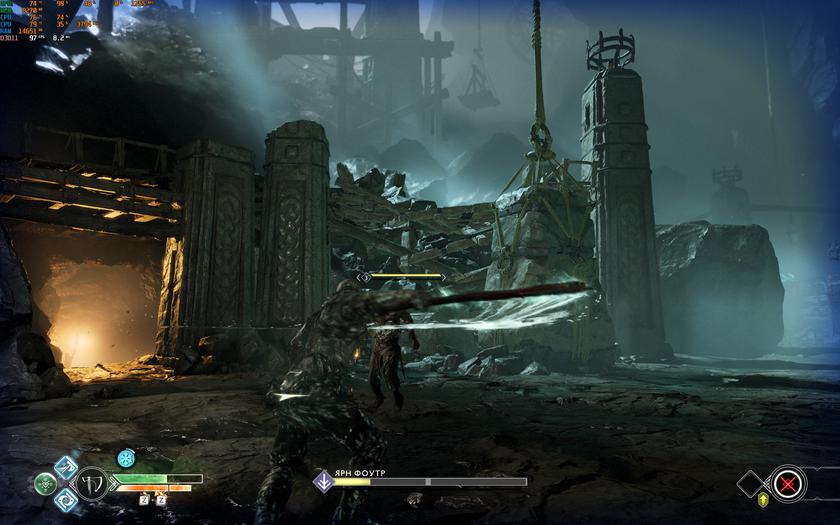Select the empty diamond slot beside companion icon
This screenshot has height=525, width=840.
752,484
